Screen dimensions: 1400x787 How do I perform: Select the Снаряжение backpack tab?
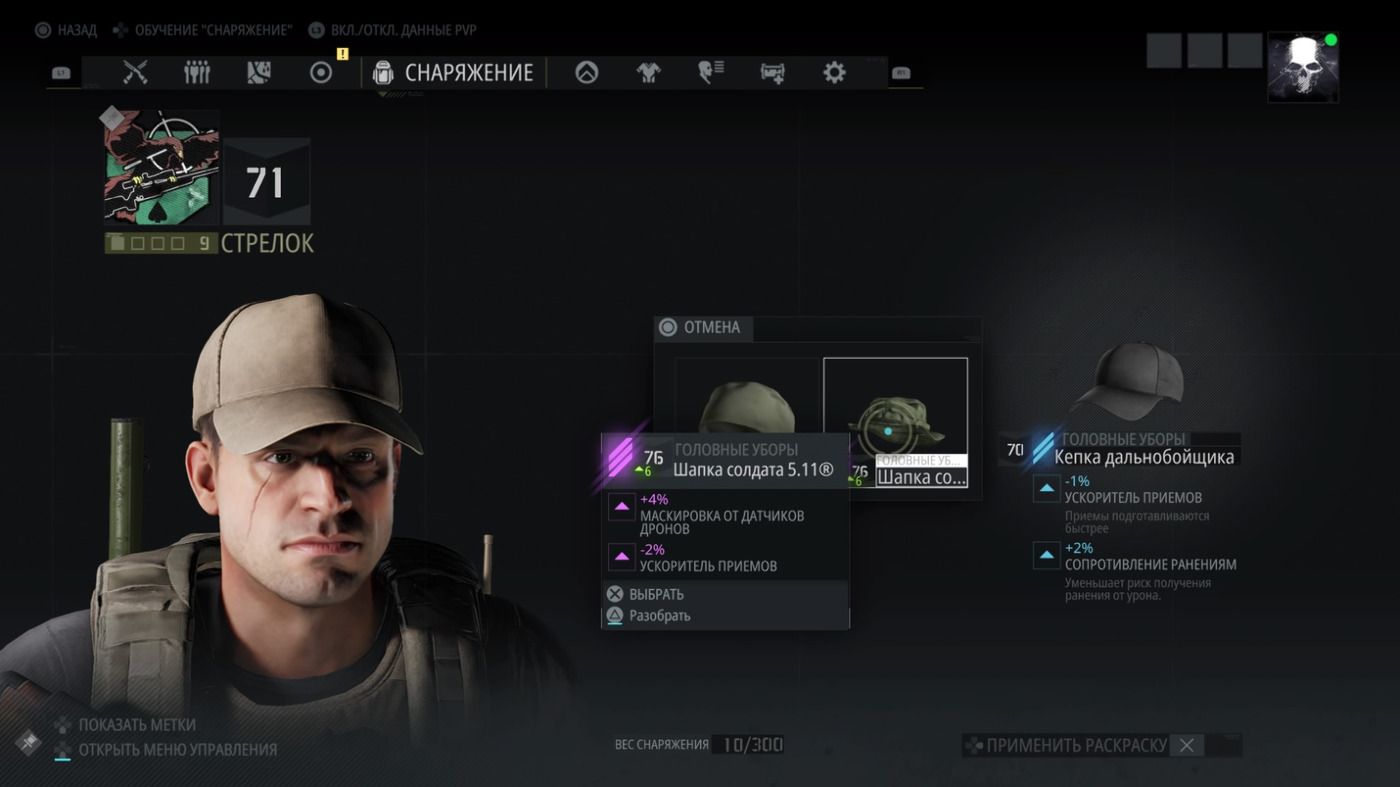[x=453, y=72]
